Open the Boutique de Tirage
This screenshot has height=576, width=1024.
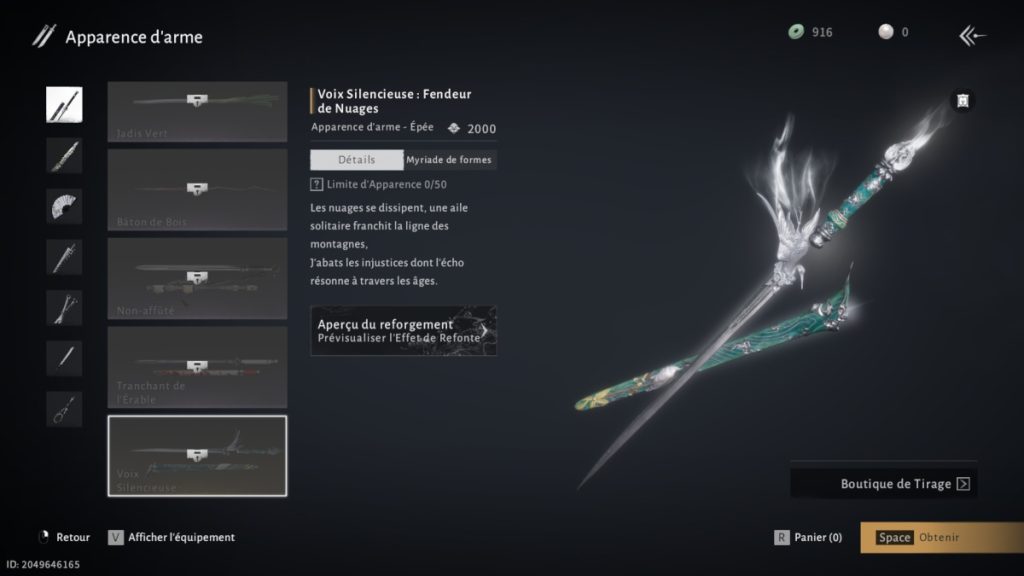pos(884,484)
